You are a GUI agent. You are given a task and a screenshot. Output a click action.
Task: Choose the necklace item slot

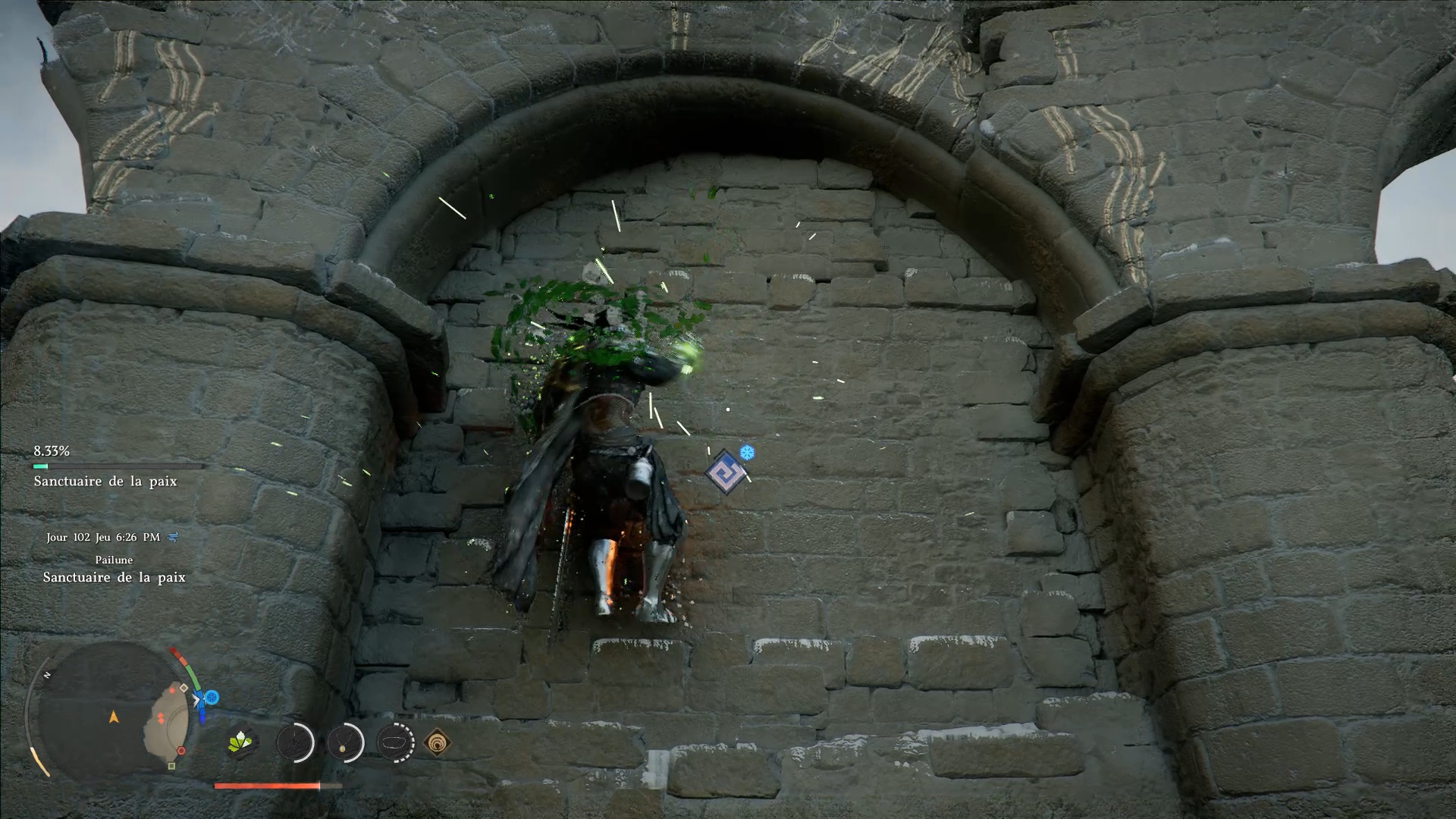click(x=345, y=742)
